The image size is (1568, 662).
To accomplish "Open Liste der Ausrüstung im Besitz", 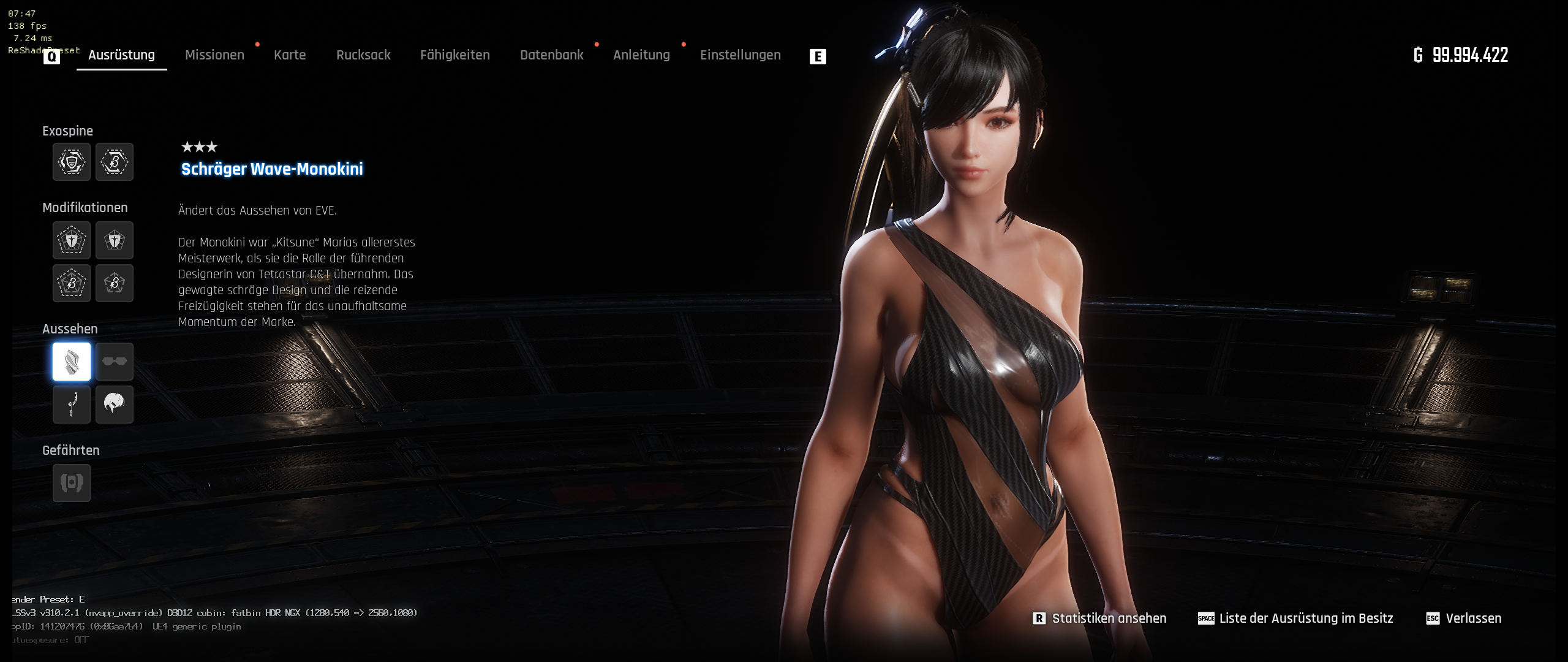I will point(1305,618).
